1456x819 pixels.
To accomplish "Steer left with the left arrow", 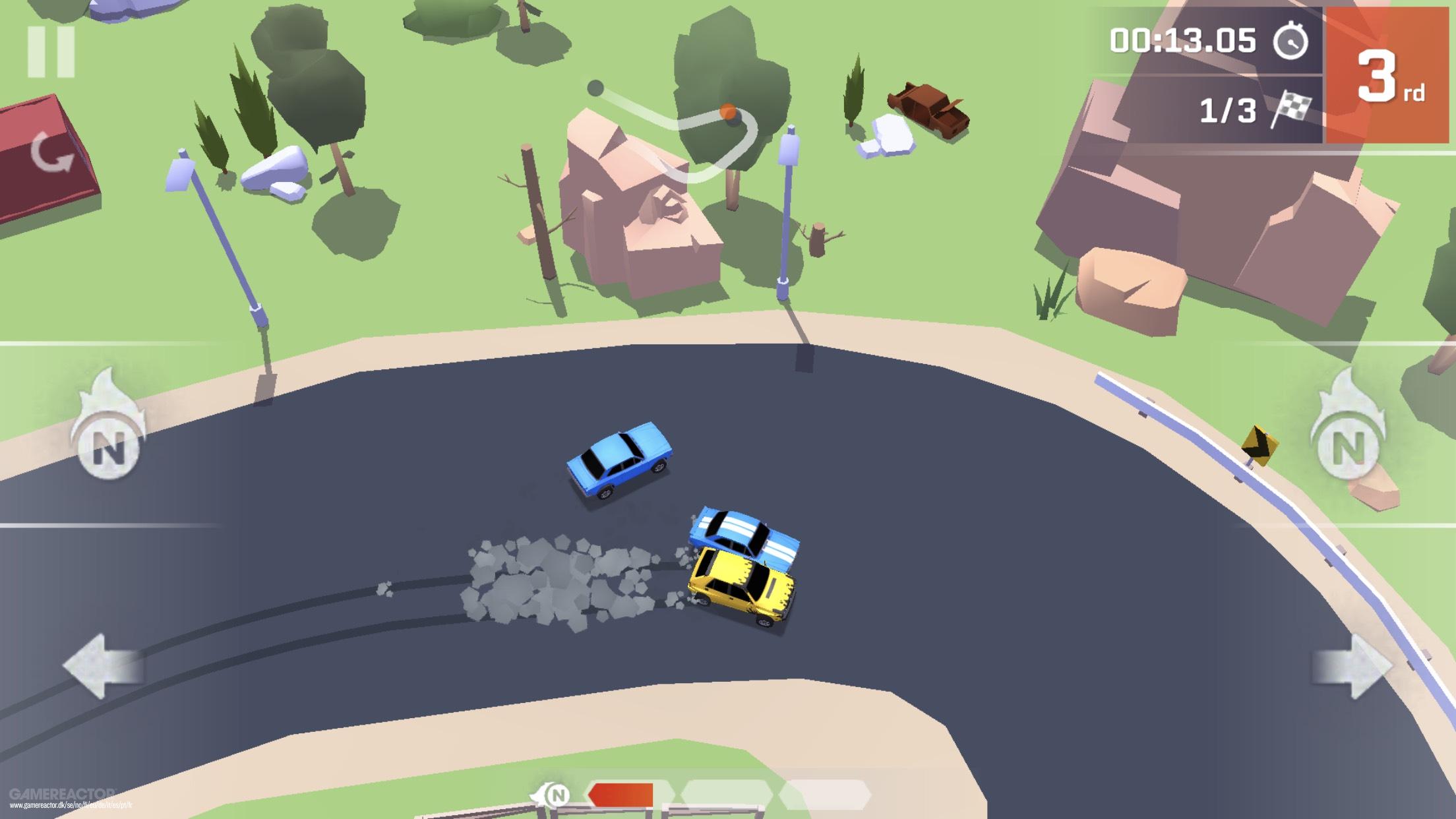I will [x=104, y=665].
